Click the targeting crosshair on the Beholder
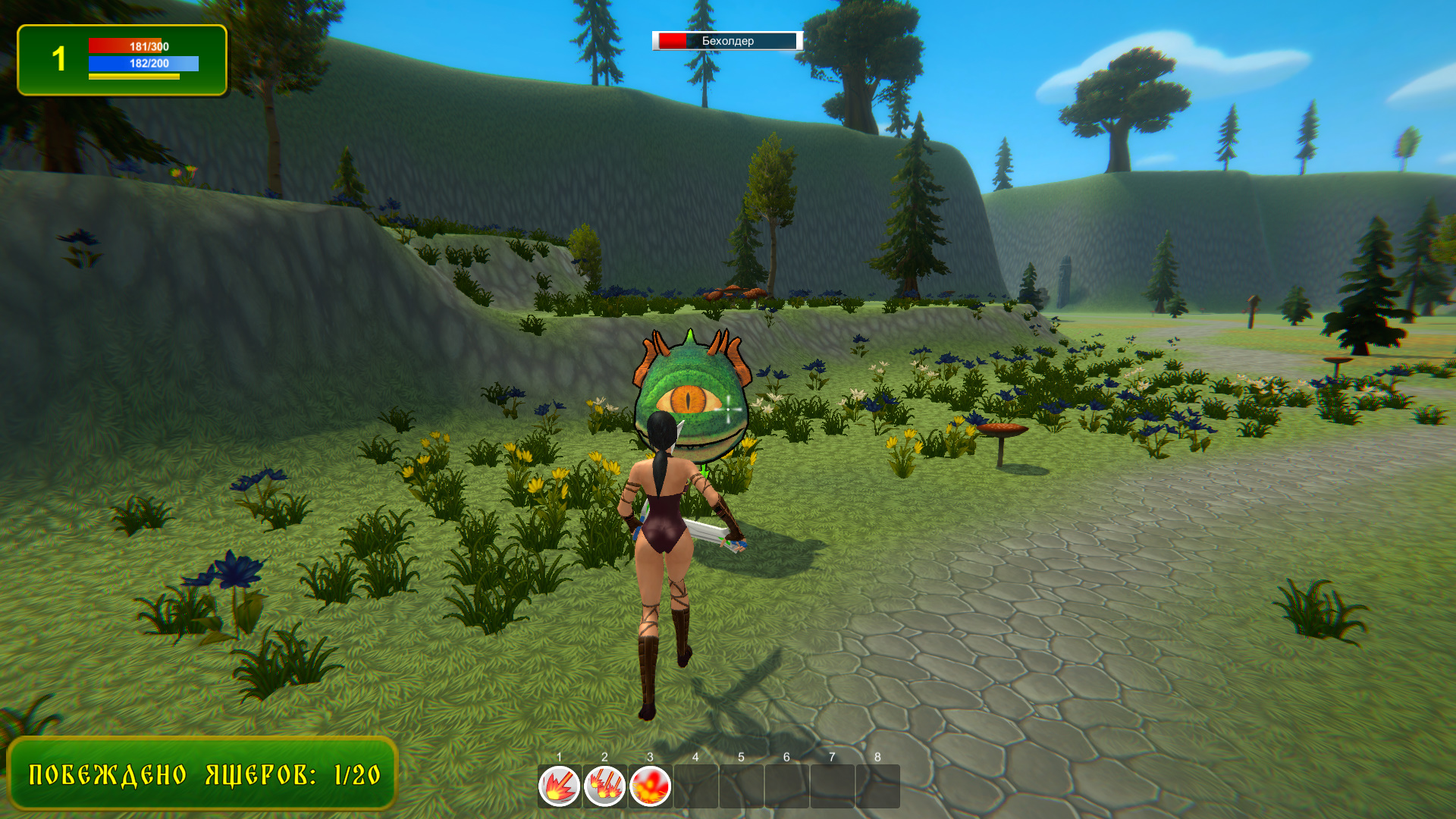This screenshot has height=819, width=1456. coord(730,408)
